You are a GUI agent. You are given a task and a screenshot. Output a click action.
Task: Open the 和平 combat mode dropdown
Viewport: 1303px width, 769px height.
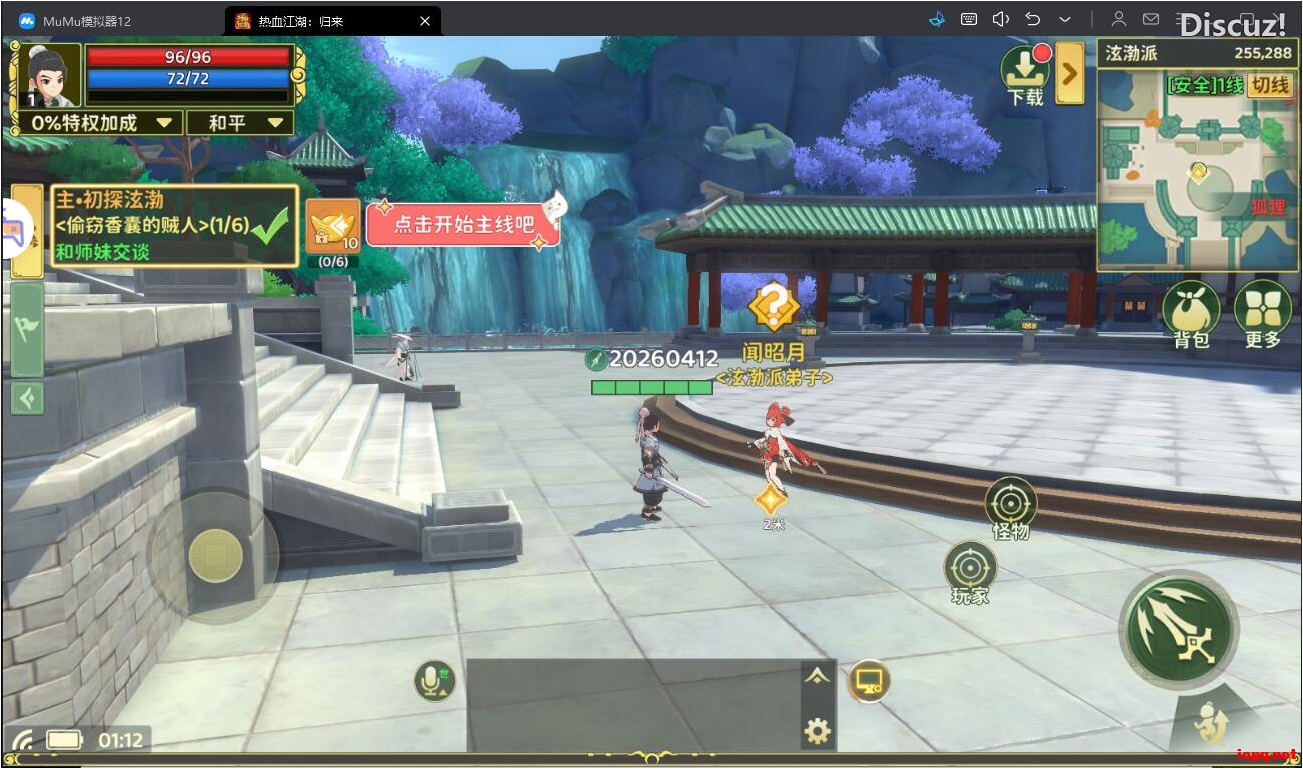click(x=245, y=123)
